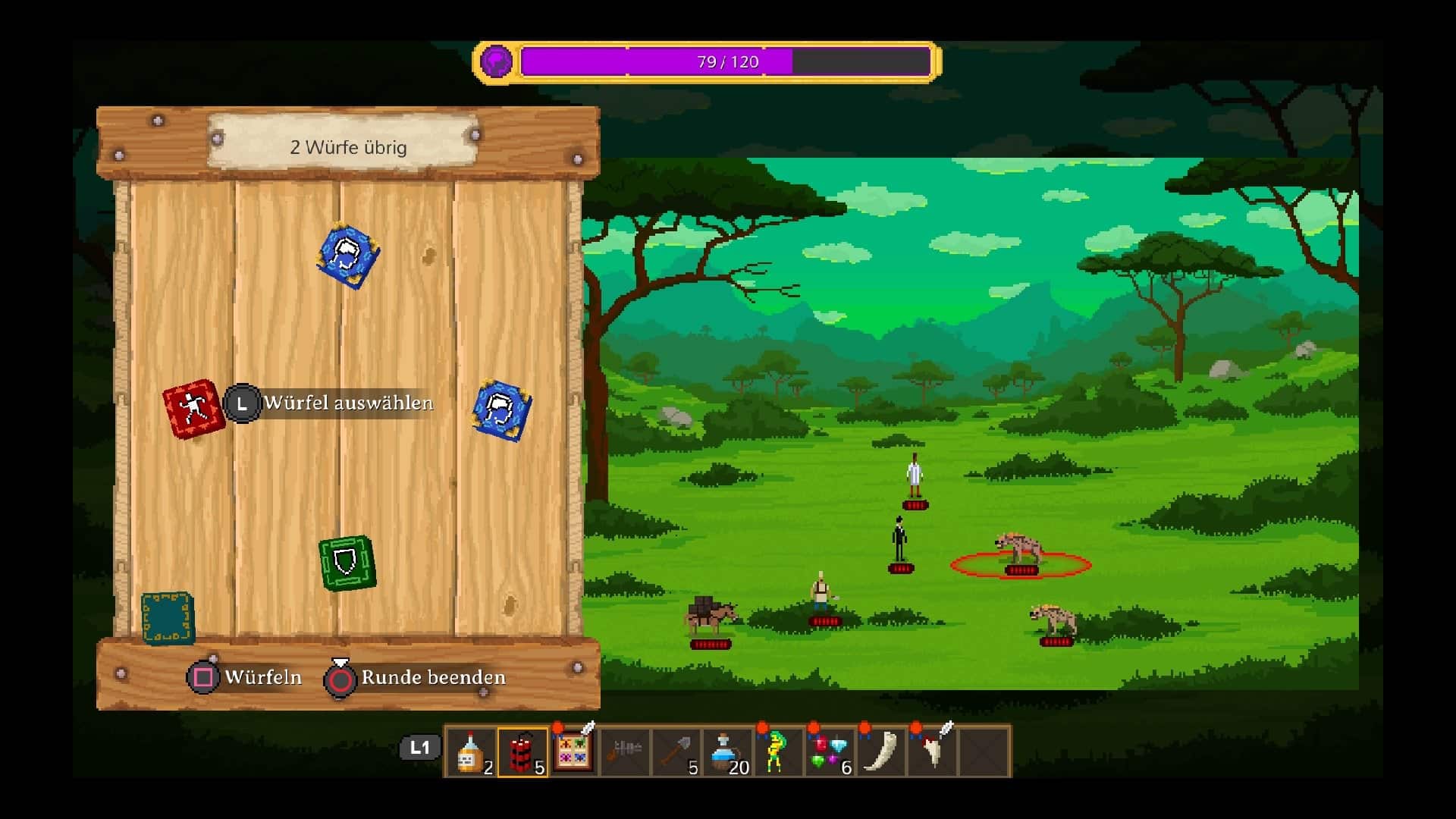Viewport: 1456px width, 819px height.
Task: Pick the blank teal die
Action: coord(168,618)
